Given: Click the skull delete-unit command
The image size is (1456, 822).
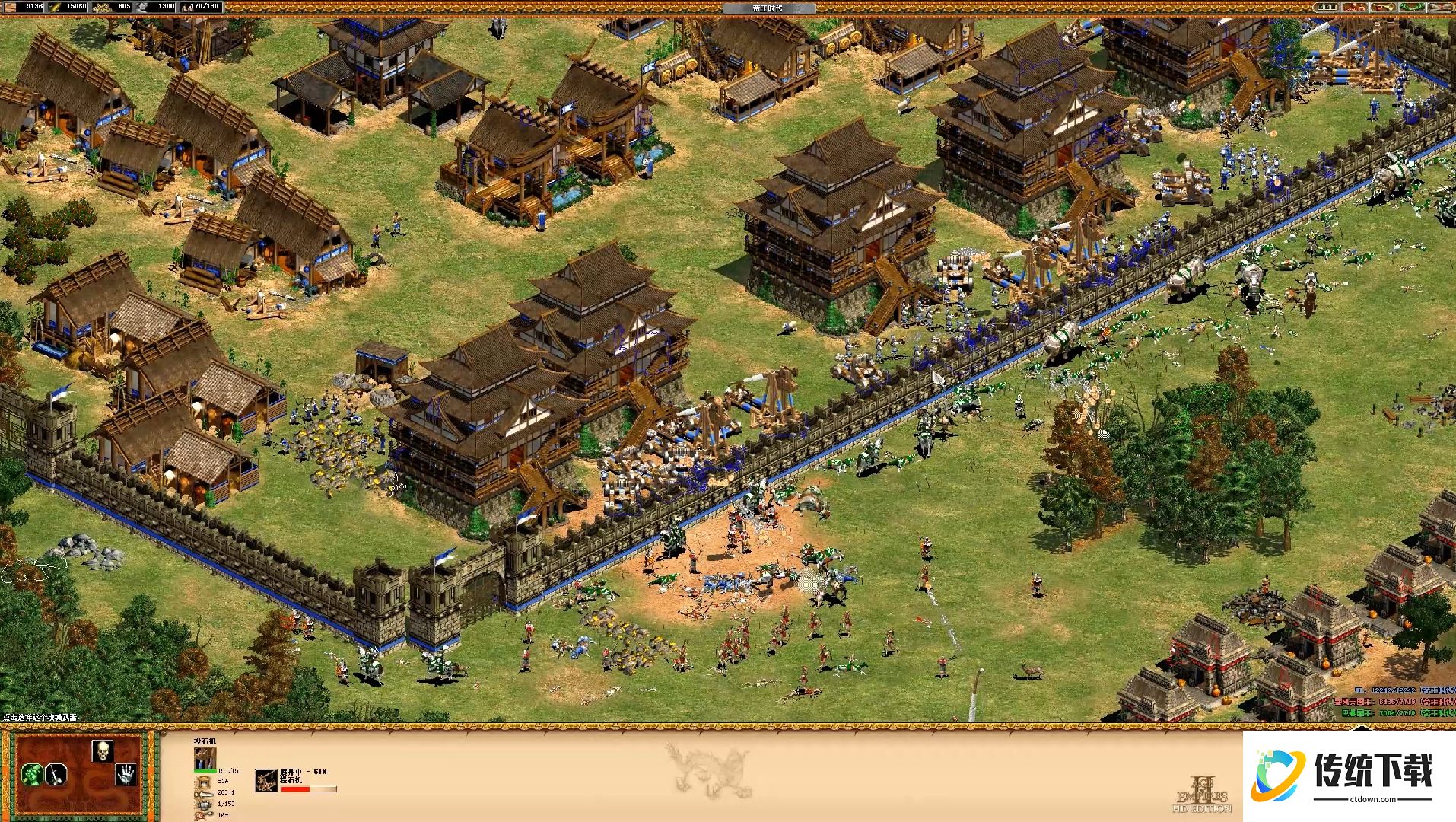Looking at the screenshot, I should pyautogui.click(x=103, y=750).
